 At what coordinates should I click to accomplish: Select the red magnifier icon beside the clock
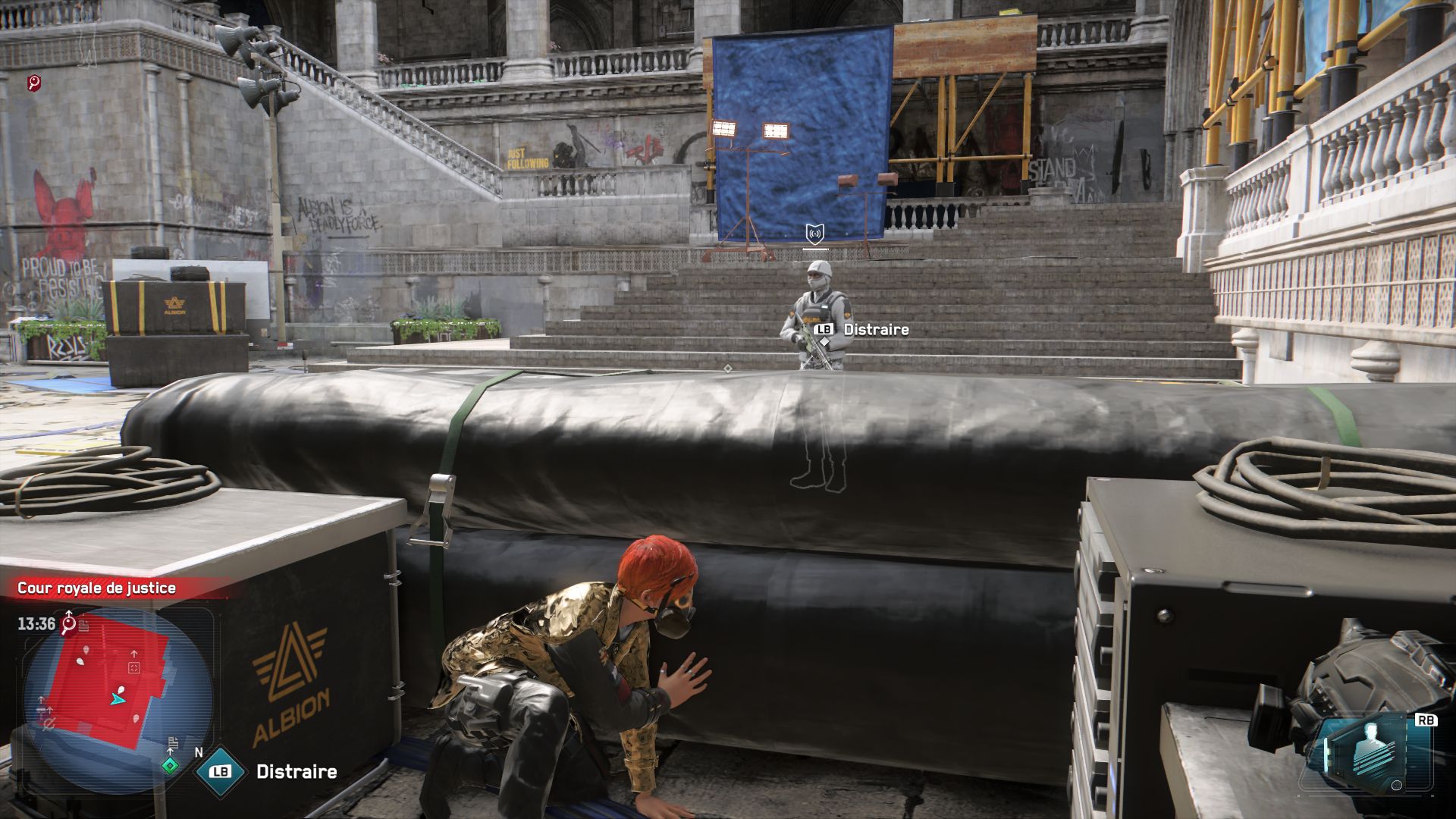click(69, 624)
